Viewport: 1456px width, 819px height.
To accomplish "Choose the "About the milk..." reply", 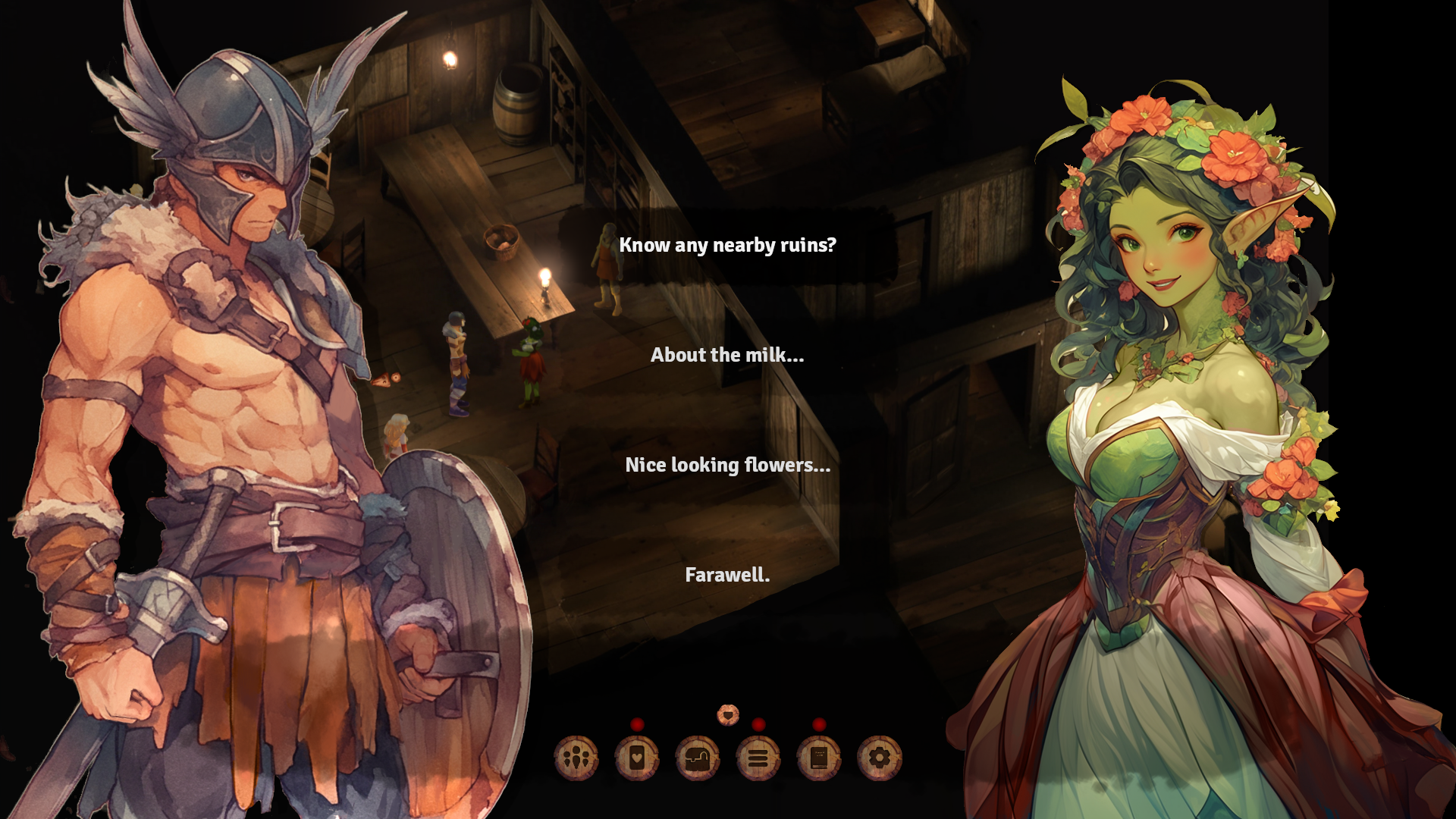I will [727, 355].
